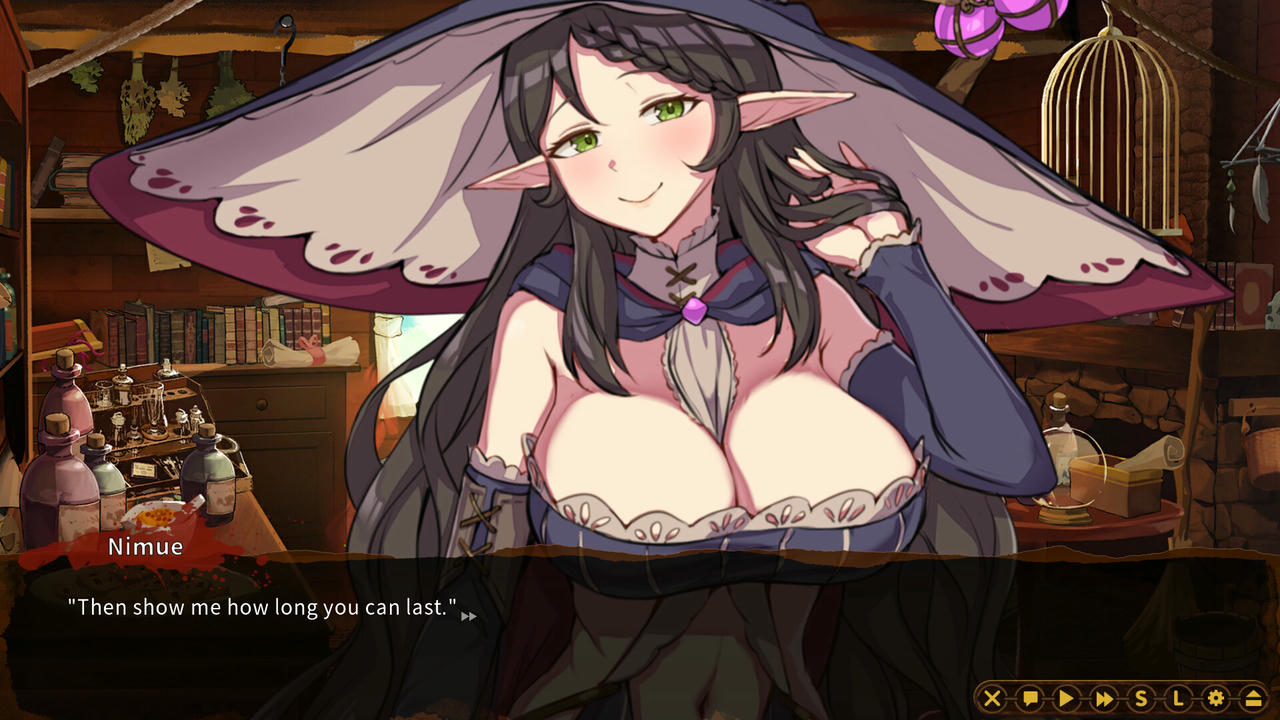Start auto-read mode with the play icon

coord(1067,698)
